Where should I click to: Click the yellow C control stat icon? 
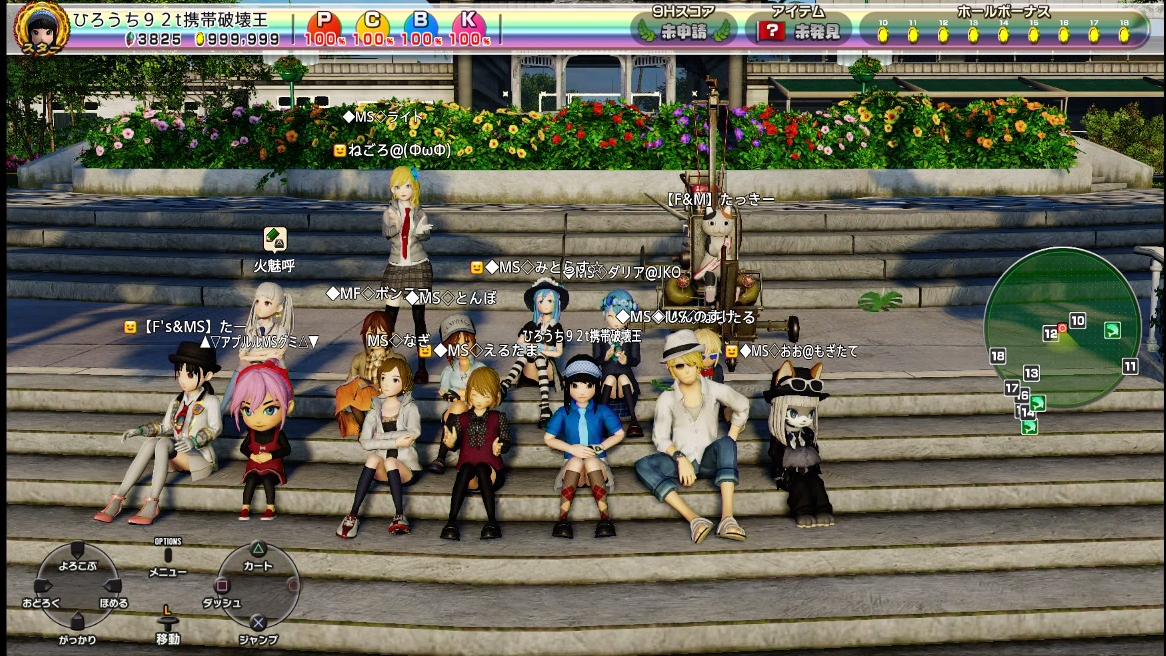372,22
